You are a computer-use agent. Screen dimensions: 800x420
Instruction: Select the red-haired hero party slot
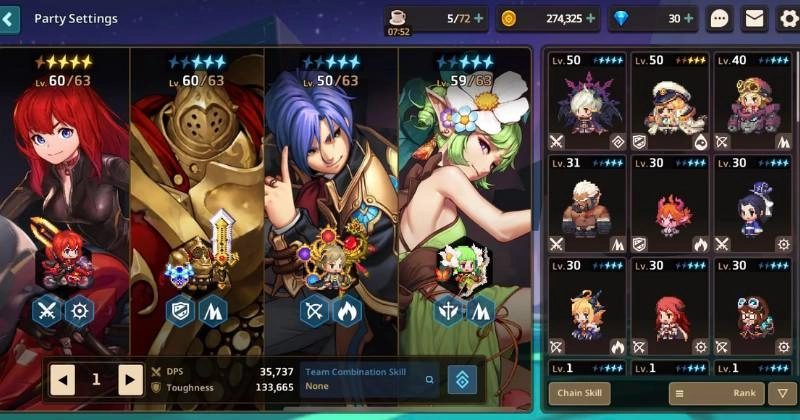coord(68,200)
